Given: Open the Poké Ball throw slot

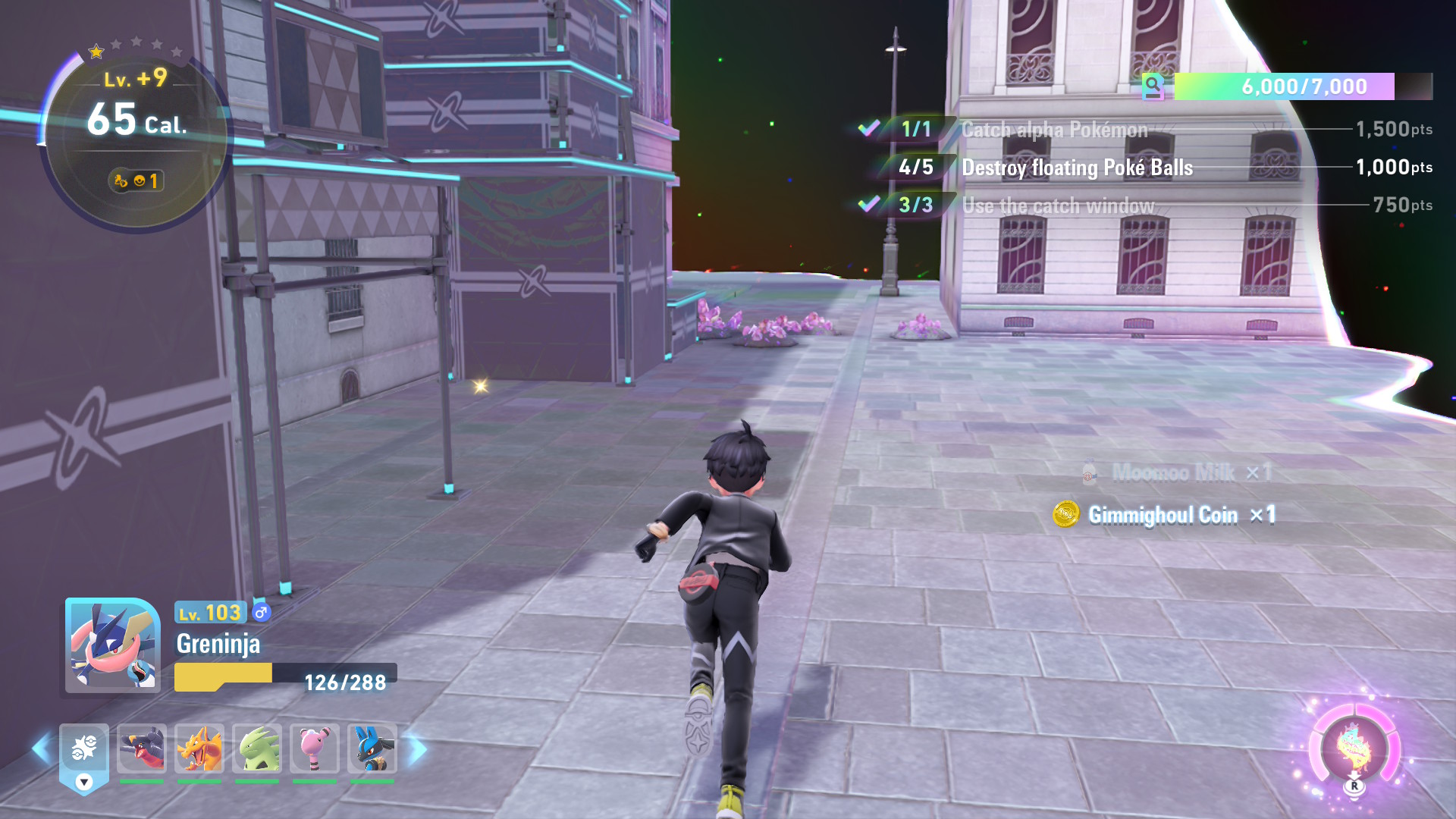Looking at the screenshot, I should [84, 751].
